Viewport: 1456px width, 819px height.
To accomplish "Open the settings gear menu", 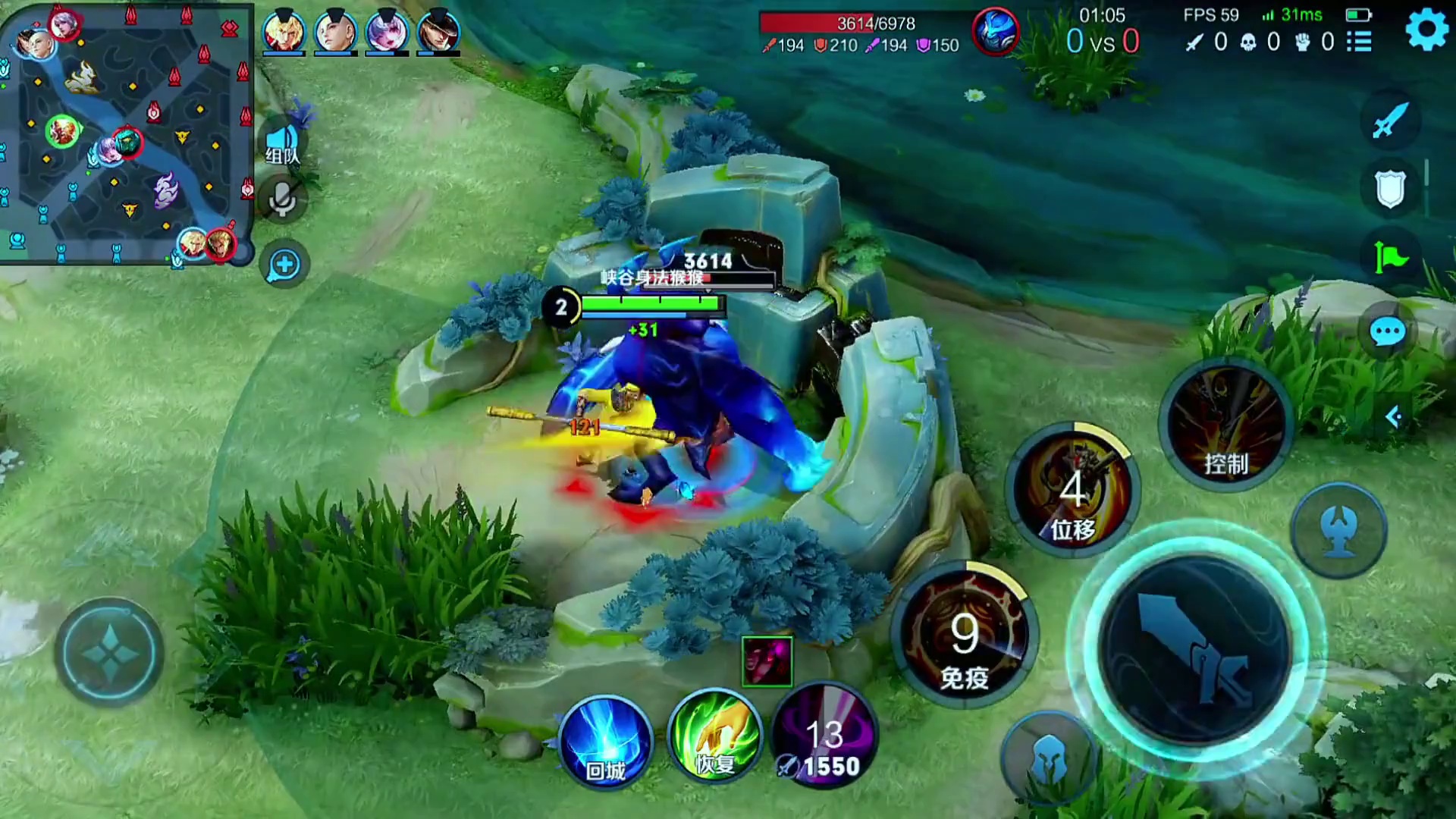I will [1426, 31].
